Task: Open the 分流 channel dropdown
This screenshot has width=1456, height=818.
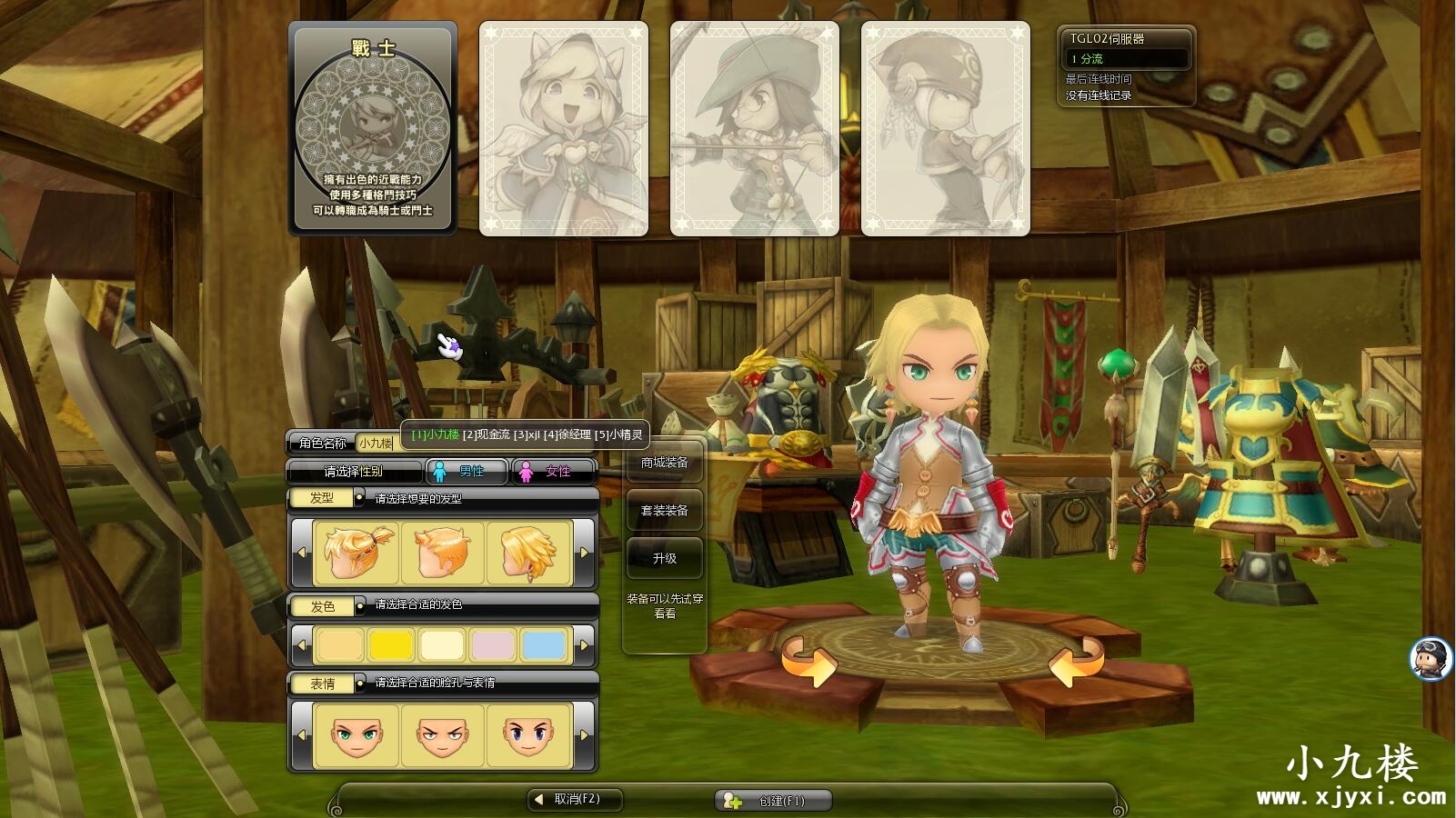Action: 1127,58
